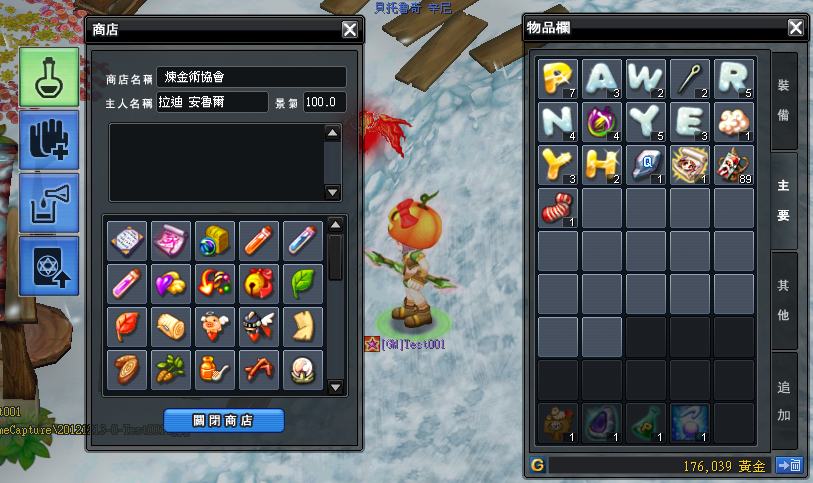Click the blue button beside the gold amount
This screenshot has height=483, width=813.
[789, 464]
